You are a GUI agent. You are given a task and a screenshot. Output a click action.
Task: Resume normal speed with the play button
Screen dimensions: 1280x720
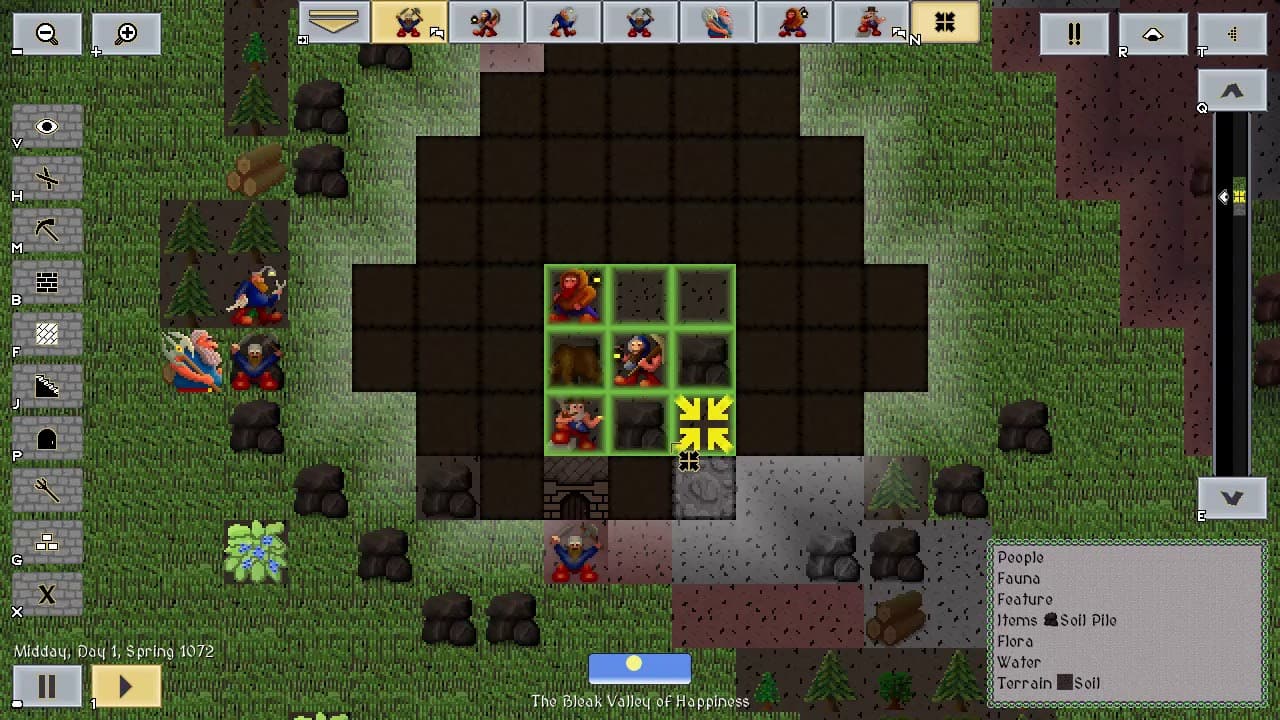[x=126, y=687]
